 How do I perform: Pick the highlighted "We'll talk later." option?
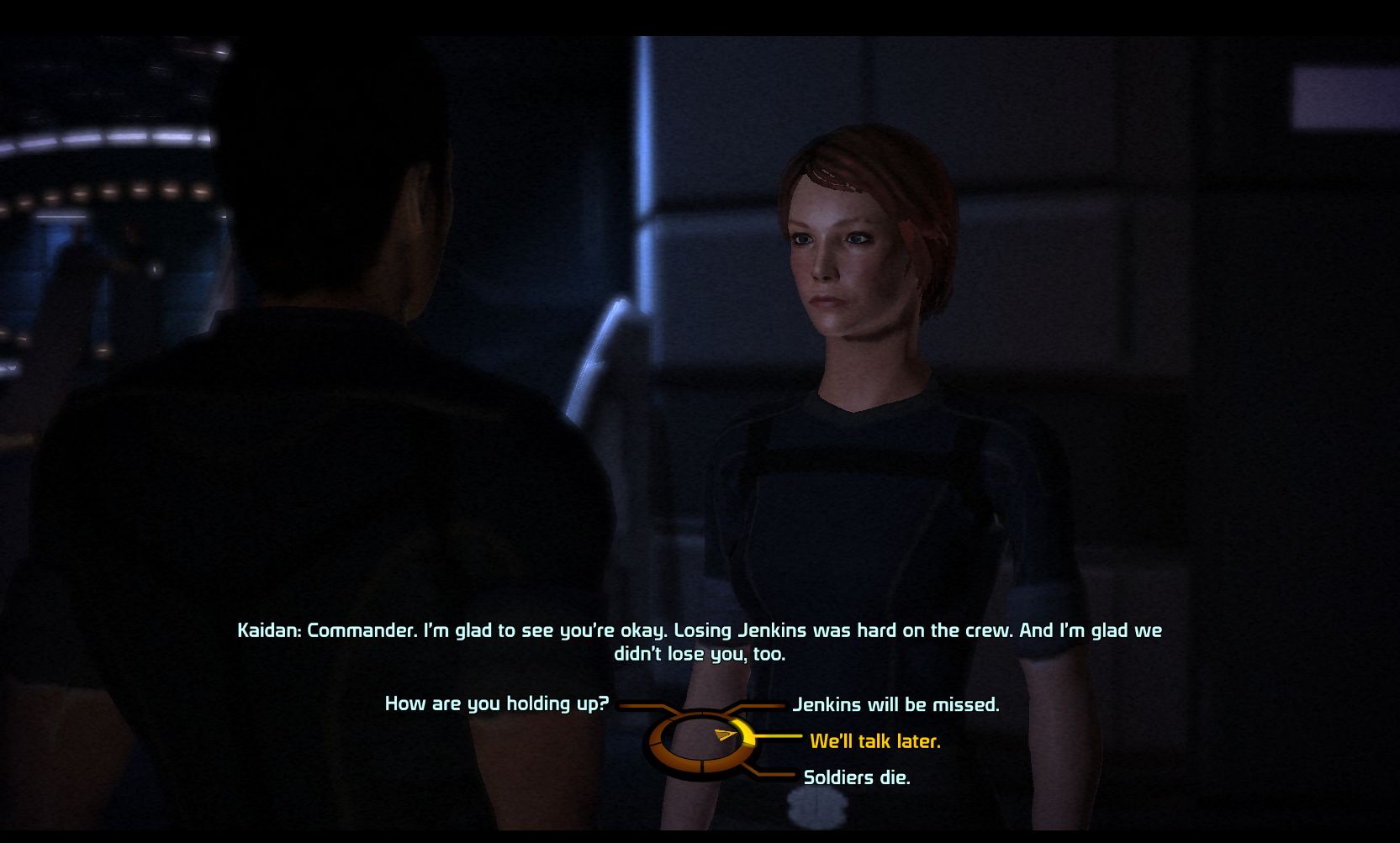click(x=874, y=741)
